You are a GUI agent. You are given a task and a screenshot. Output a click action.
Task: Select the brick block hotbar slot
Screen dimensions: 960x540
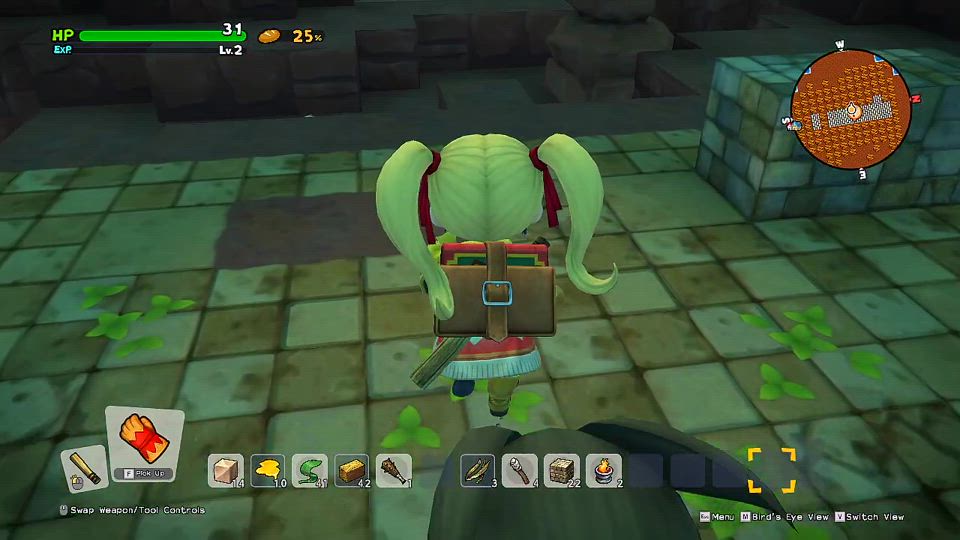[562, 470]
